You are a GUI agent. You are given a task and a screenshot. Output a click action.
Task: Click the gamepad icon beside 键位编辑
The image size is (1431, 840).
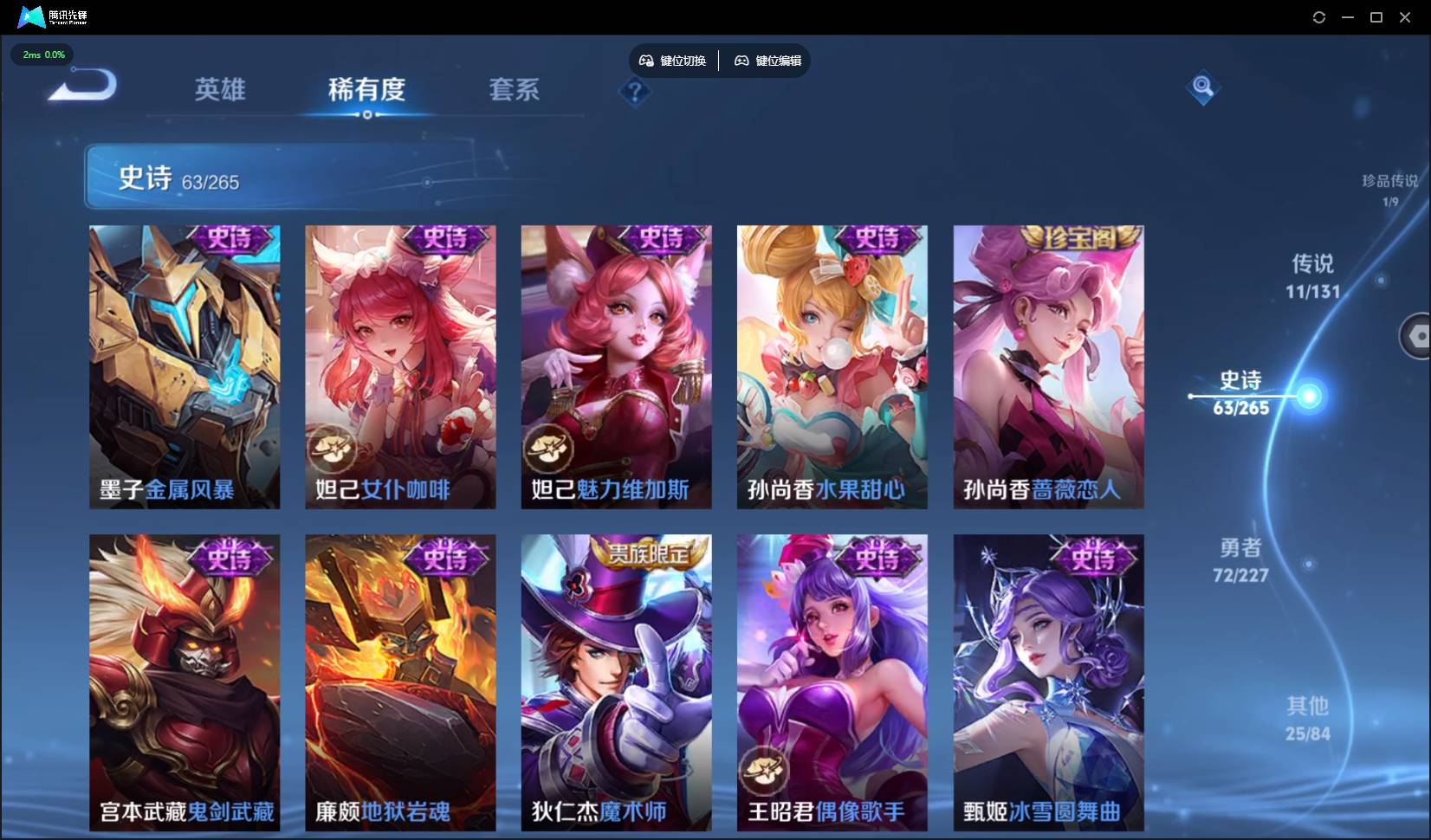(742, 61)
